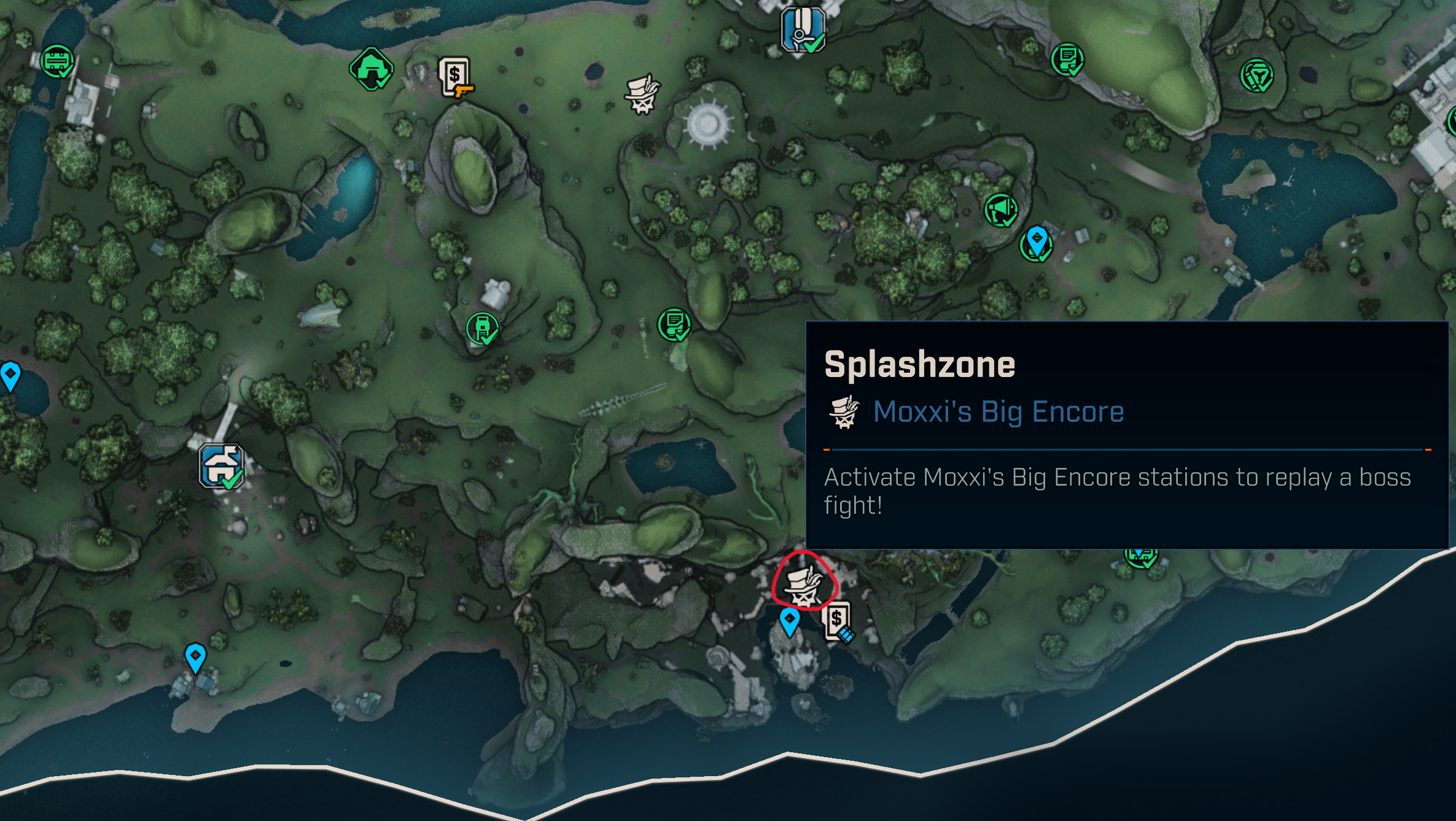Image resolution: width=1456 pixels, height=821 pixels.
Task: Click the blue pin overlapping a green marker
Action: click(1037, 241)
